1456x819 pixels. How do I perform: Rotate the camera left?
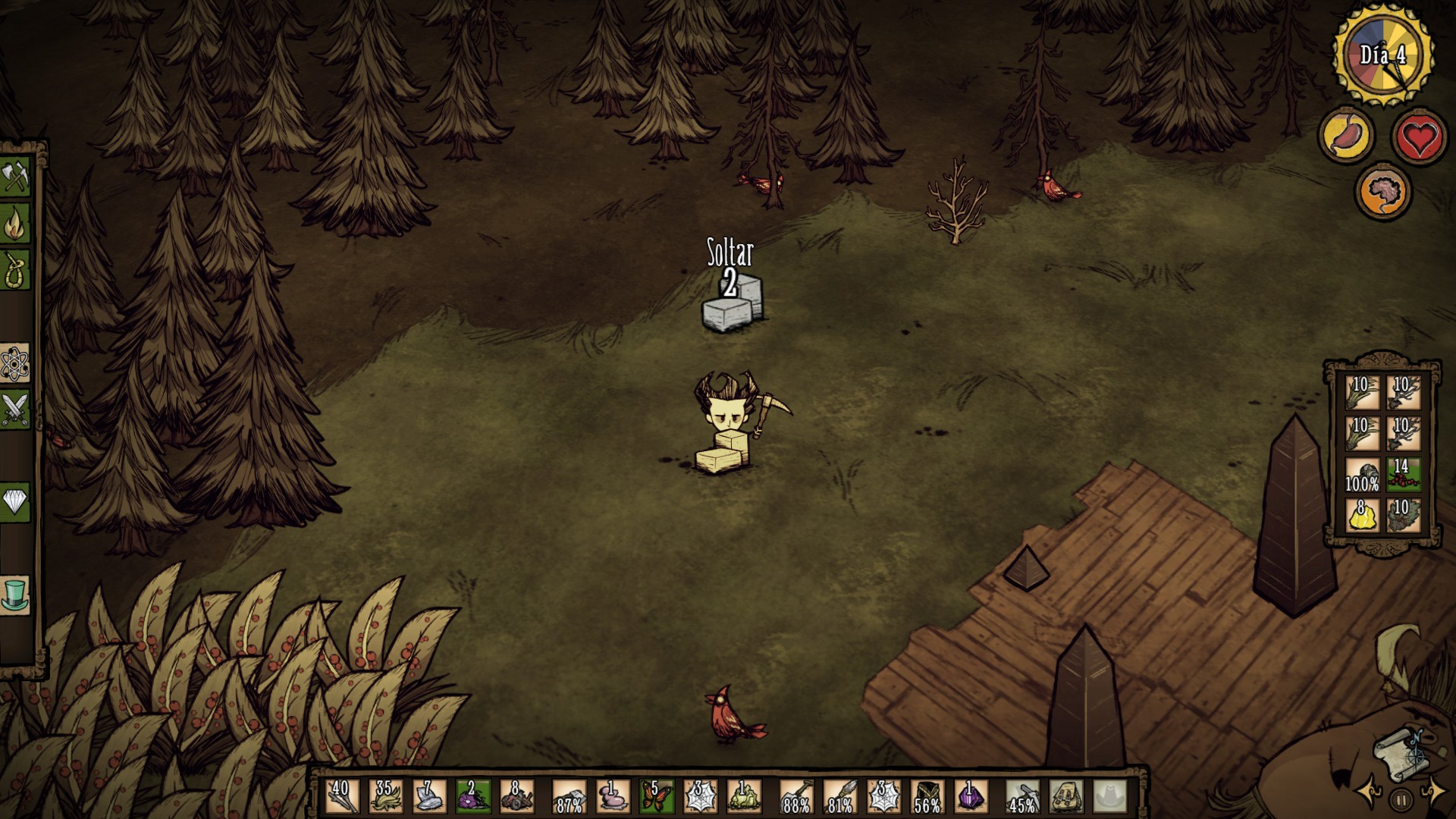(x=1369, y=792)
